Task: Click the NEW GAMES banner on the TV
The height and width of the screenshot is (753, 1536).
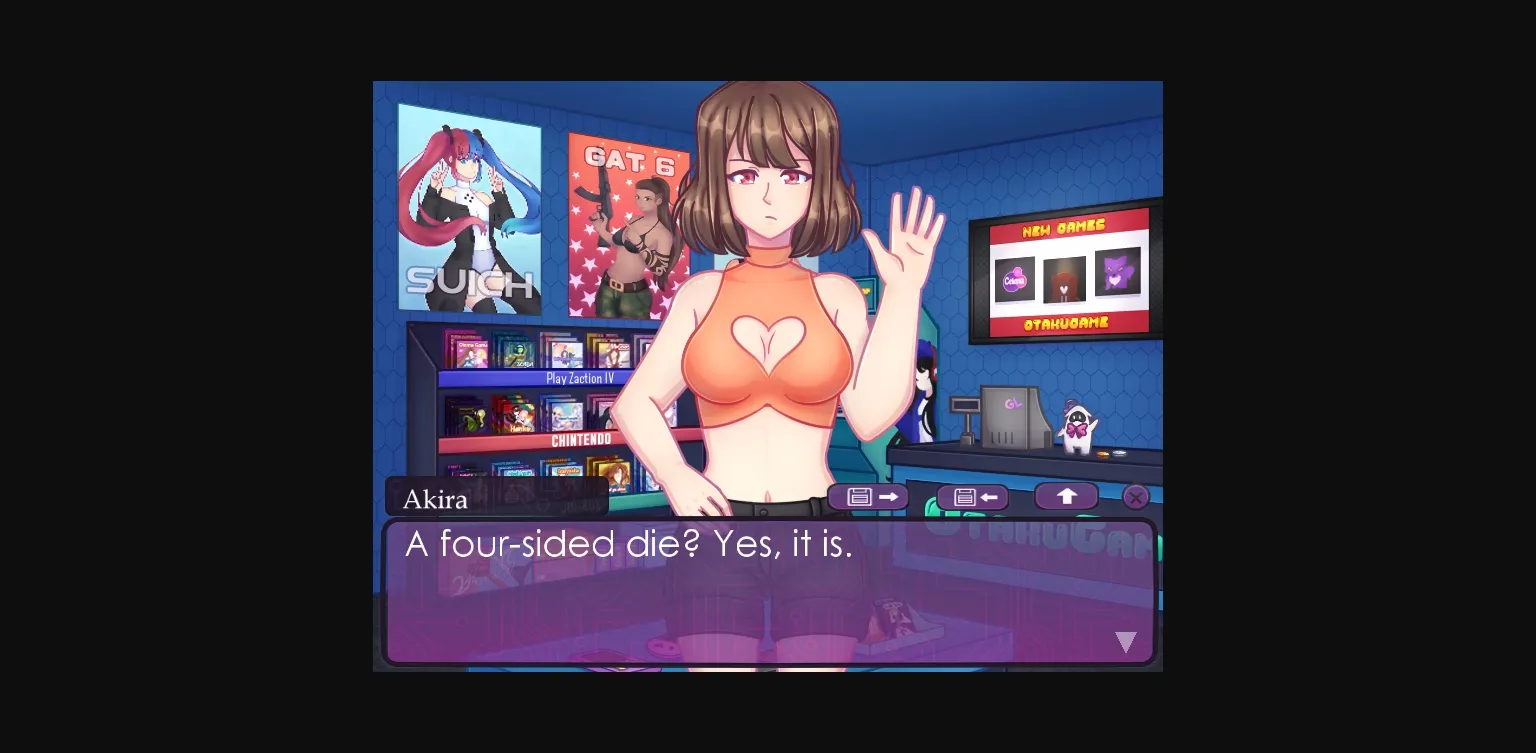Action: click(1064, 228)
